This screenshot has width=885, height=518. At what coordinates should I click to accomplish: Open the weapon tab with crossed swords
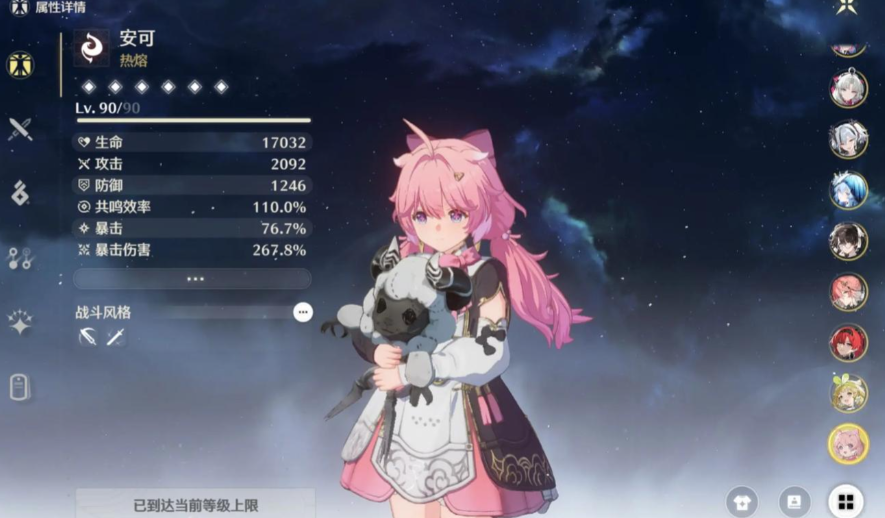tap(20, 129)
